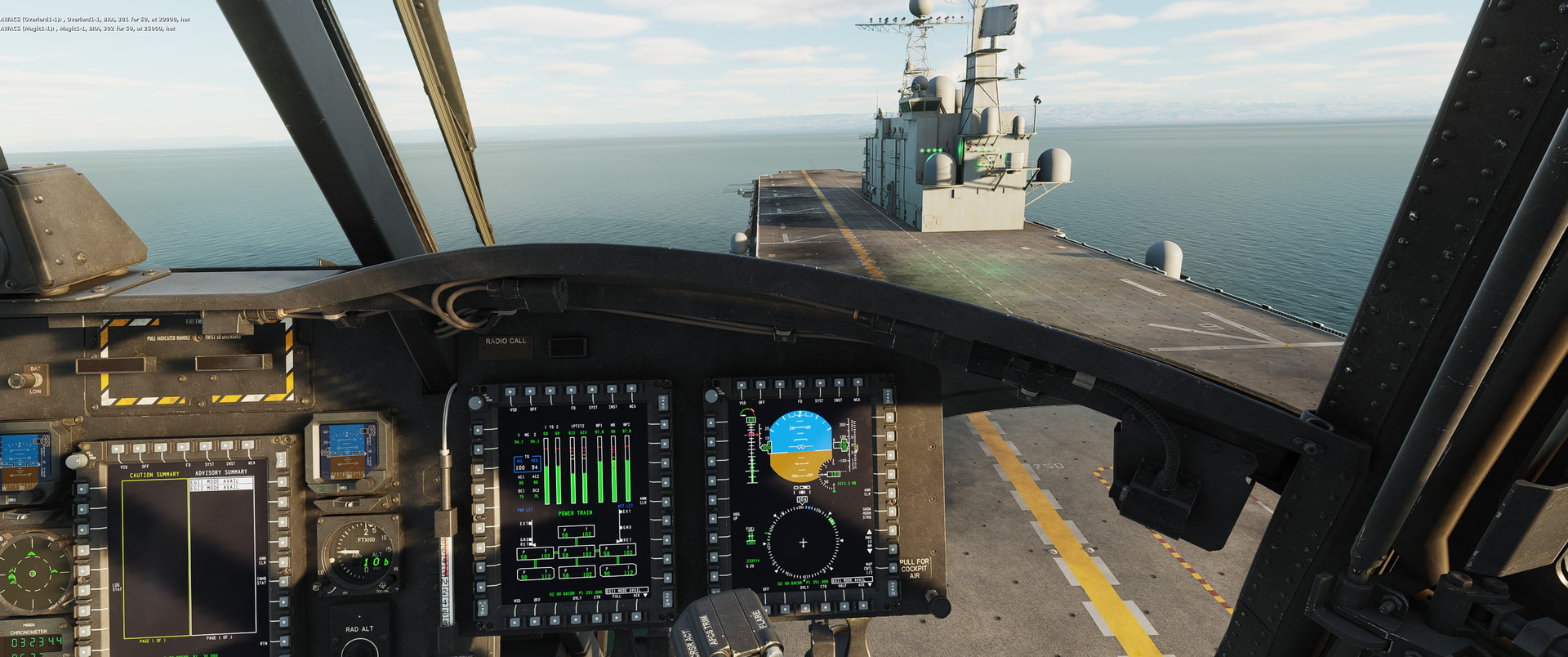1568x657 pixels.
Task: Select HSD on the power train display
Action: [x=516, y=623]
